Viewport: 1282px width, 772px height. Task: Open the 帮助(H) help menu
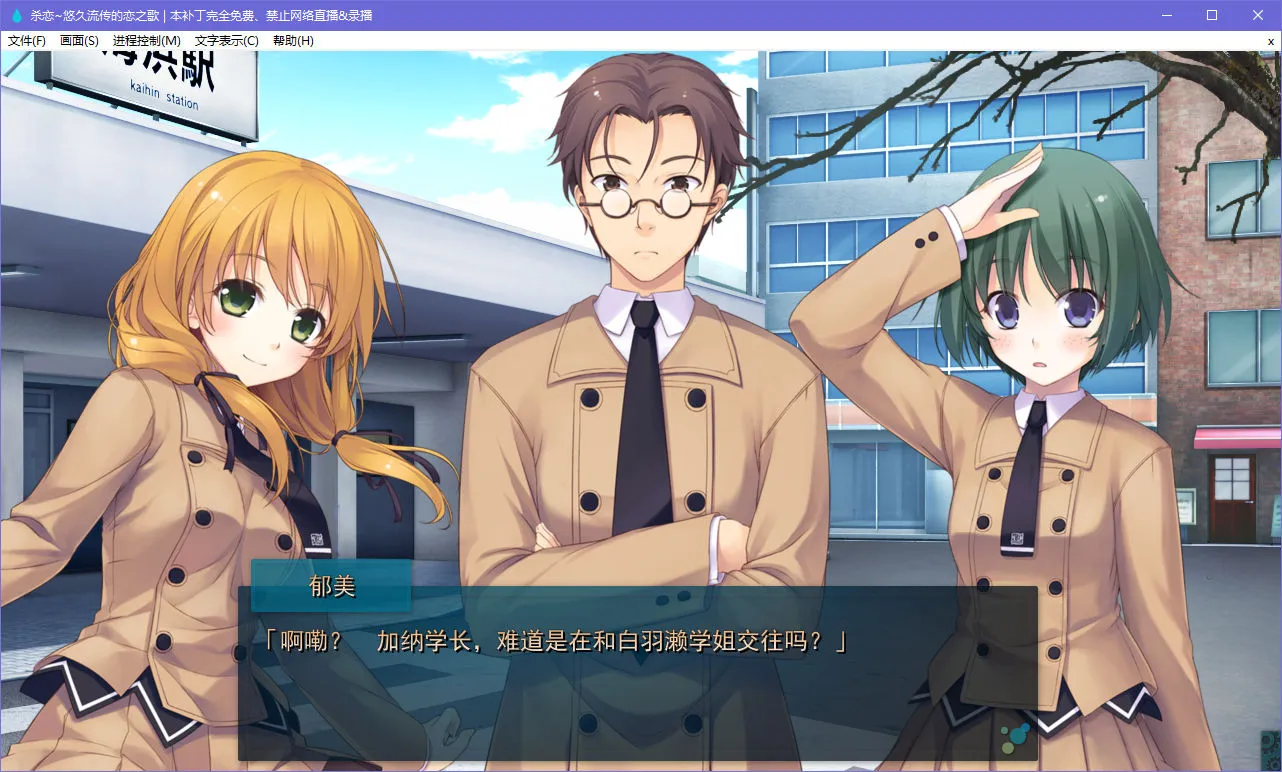[x=293, y=41]
